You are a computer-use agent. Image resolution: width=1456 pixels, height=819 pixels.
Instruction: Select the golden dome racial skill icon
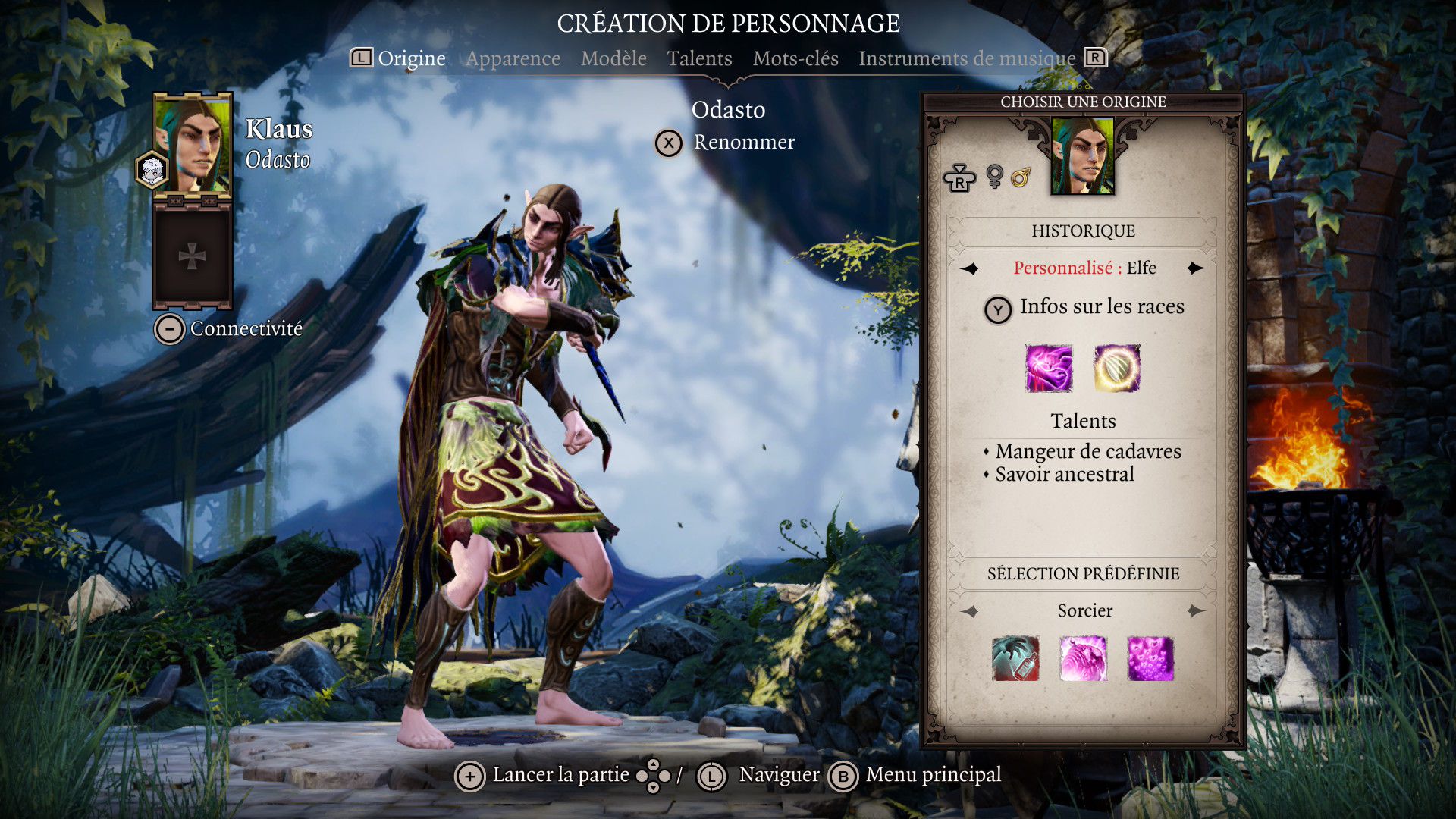coord(1117,369)
